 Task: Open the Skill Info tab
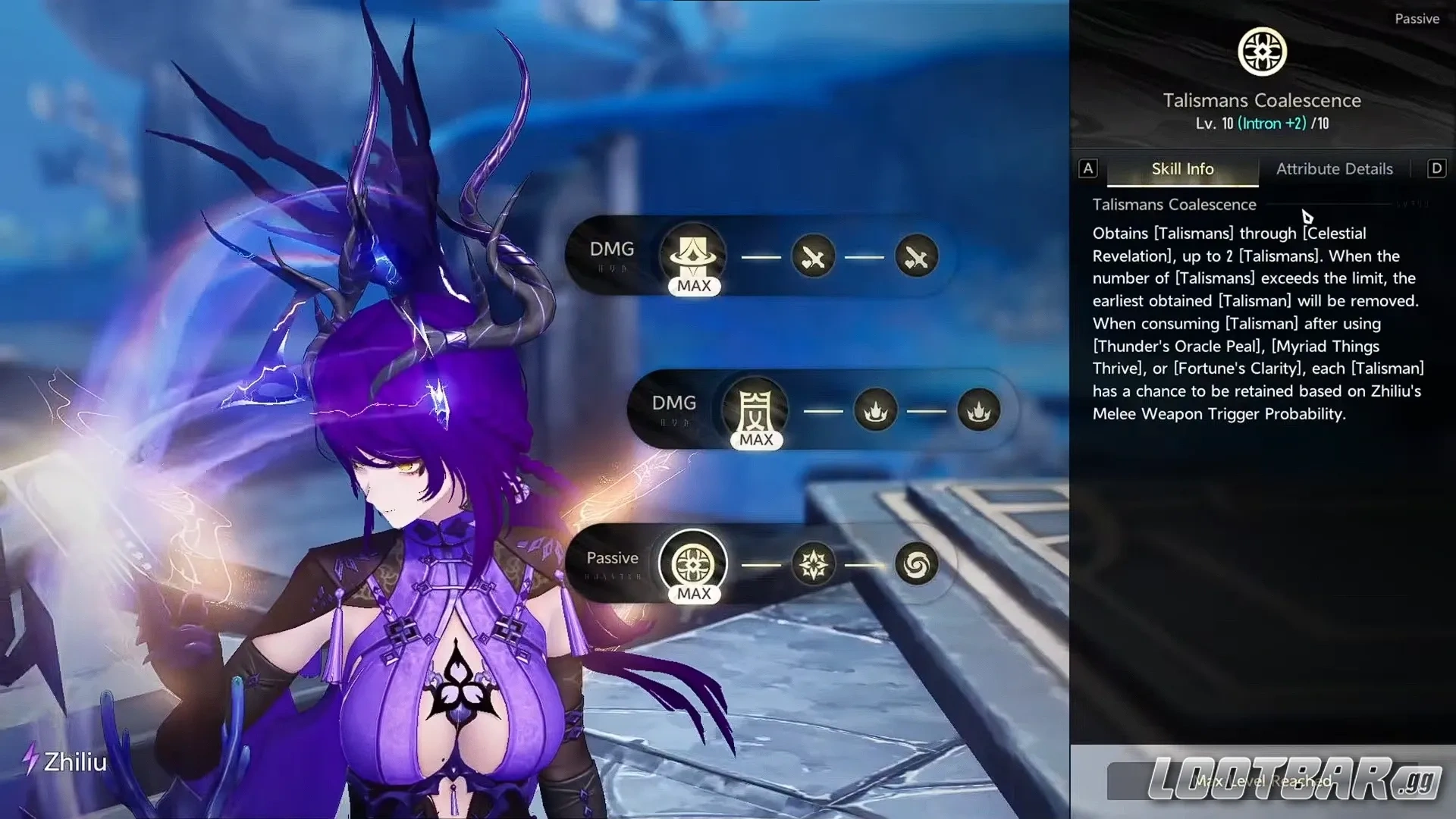(x=1181, y=168)
